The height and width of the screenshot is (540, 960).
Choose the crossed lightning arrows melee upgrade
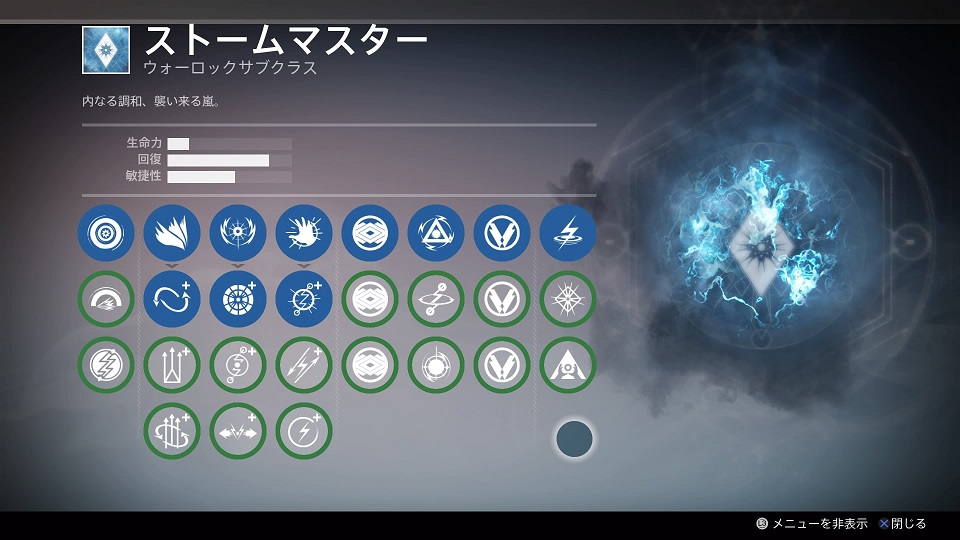tap(304, 366)
